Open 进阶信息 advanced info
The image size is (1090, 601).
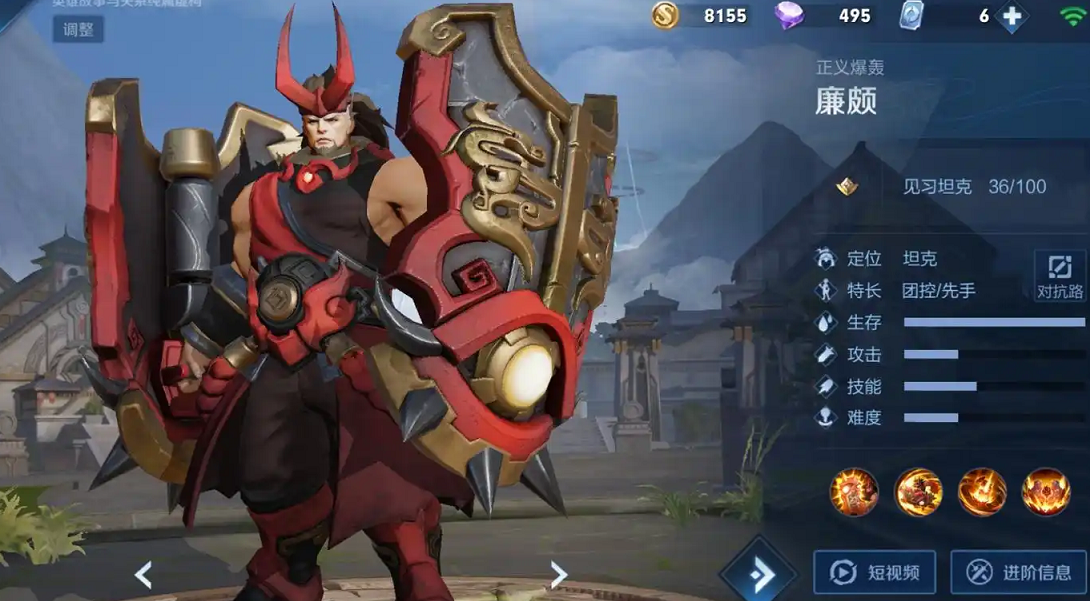pyautogui.click(x=1018, y=572)
